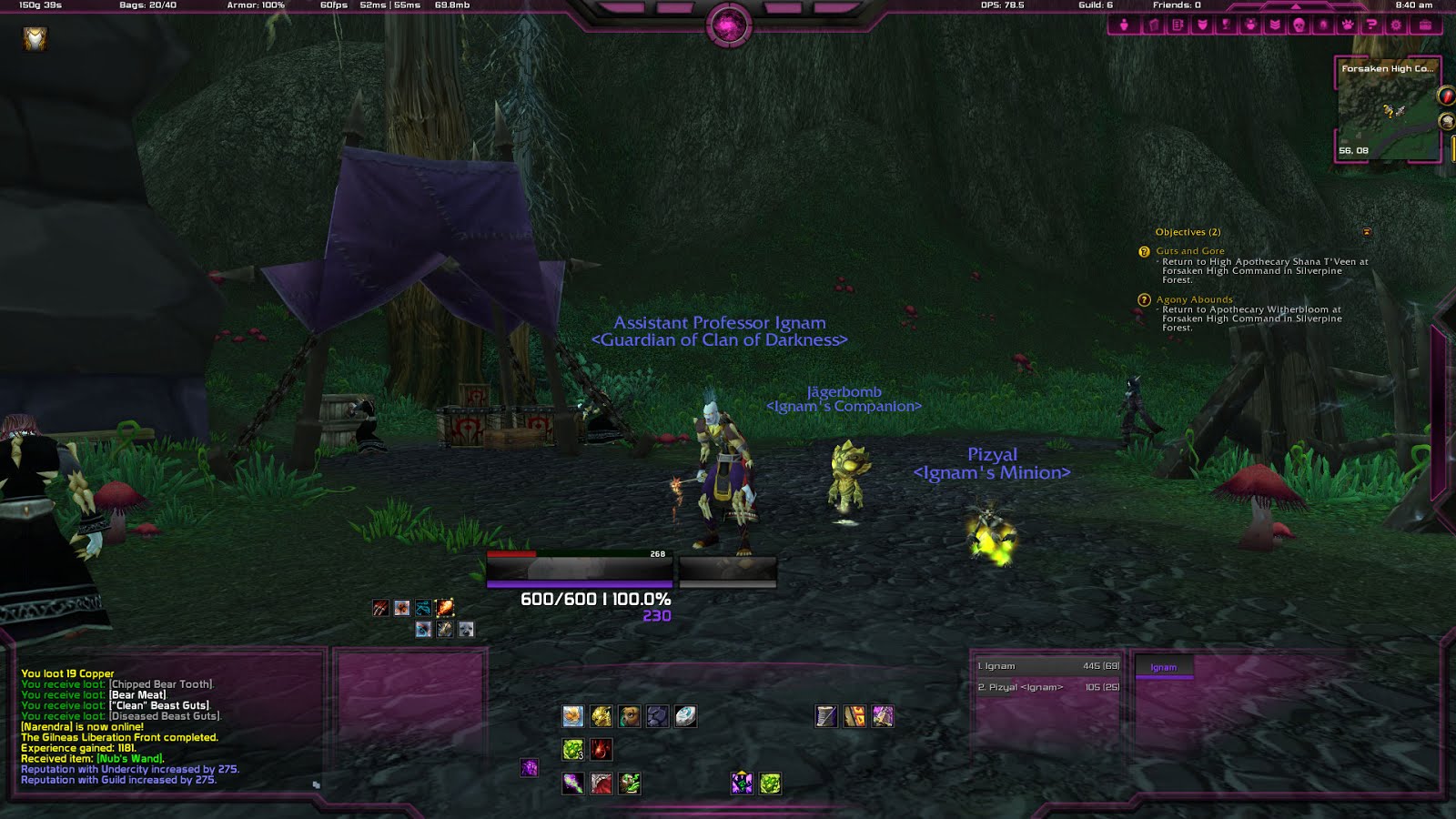Select the Pizyal row in the damage meter
The height and width of the screenshot is (819, 1456).
pos(1047,687)
